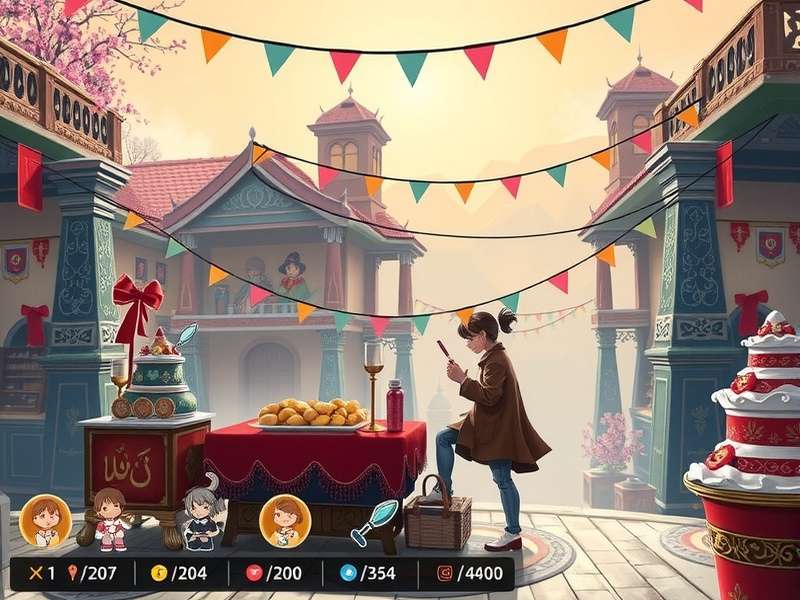This screenshot has width=800, height=600.
Task: Choose the brown-haired chibi in the red outfit
Action: coord(110,518)
